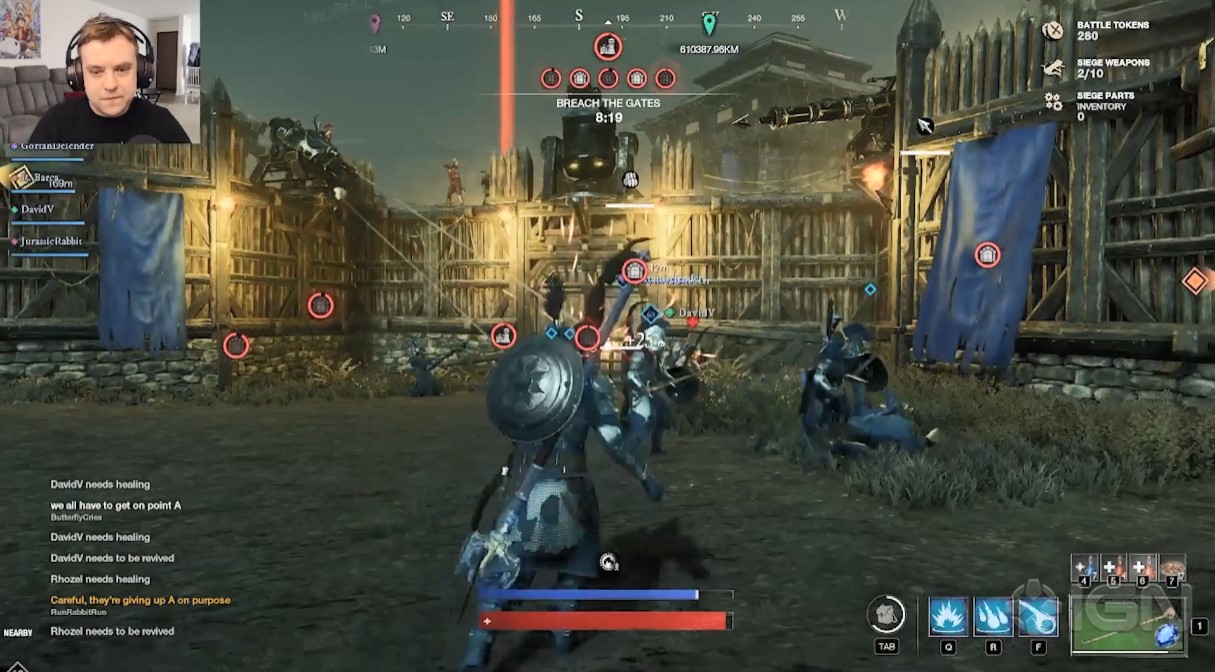Viewport: 1215px width, 672px height.
Task: Cast the ice comet ability on F
Action: point(1038,617)
